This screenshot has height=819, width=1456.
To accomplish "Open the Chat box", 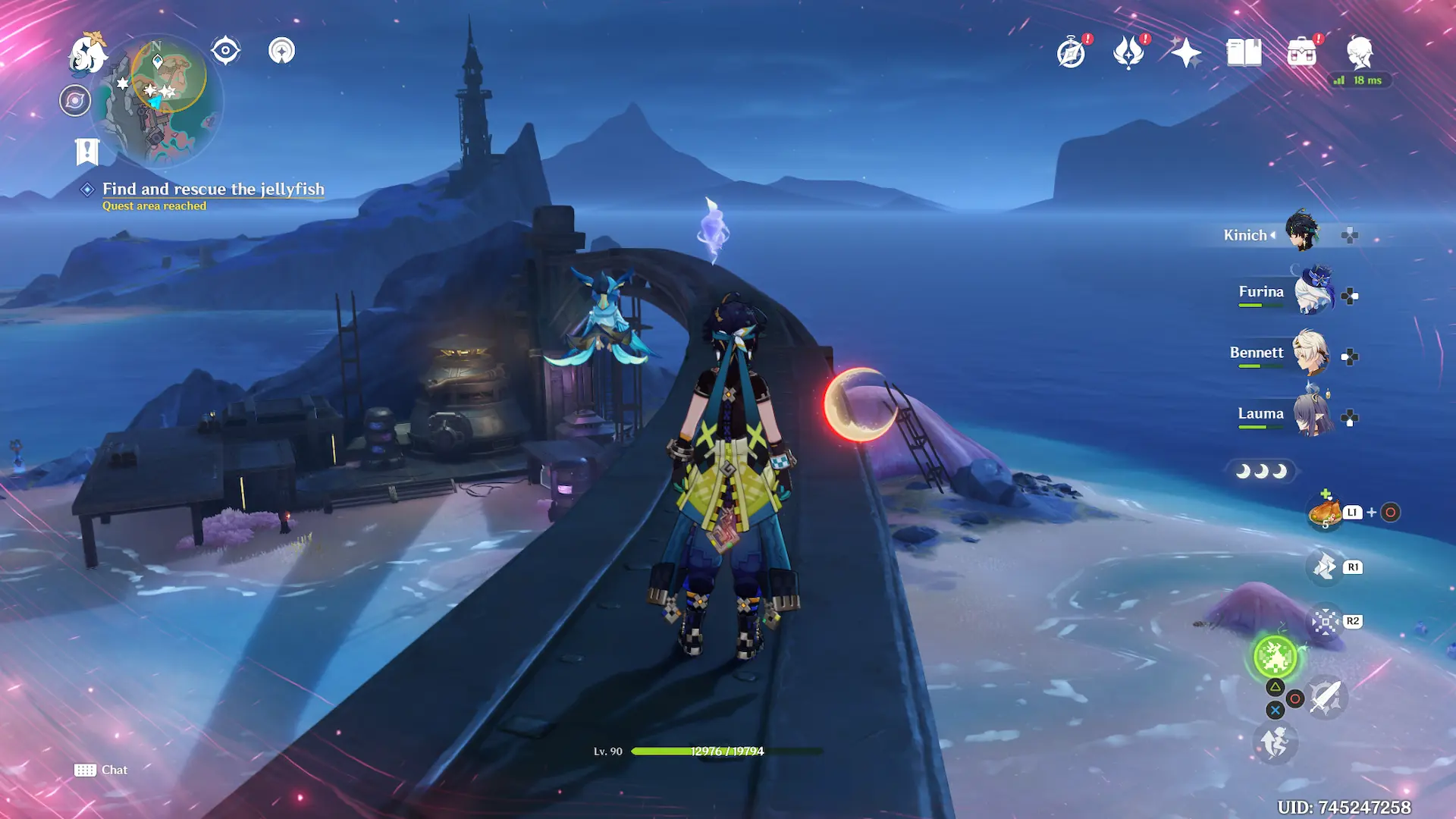I will click(x=102, y=770).
